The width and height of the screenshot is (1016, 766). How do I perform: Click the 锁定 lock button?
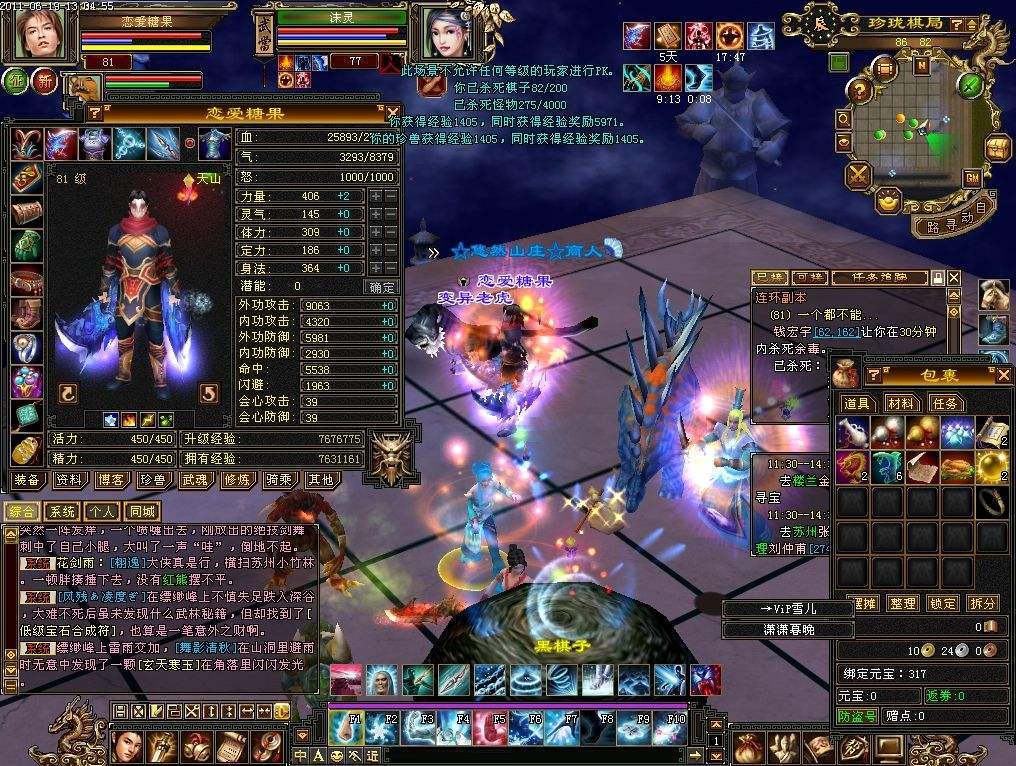[x=943, y=603]
